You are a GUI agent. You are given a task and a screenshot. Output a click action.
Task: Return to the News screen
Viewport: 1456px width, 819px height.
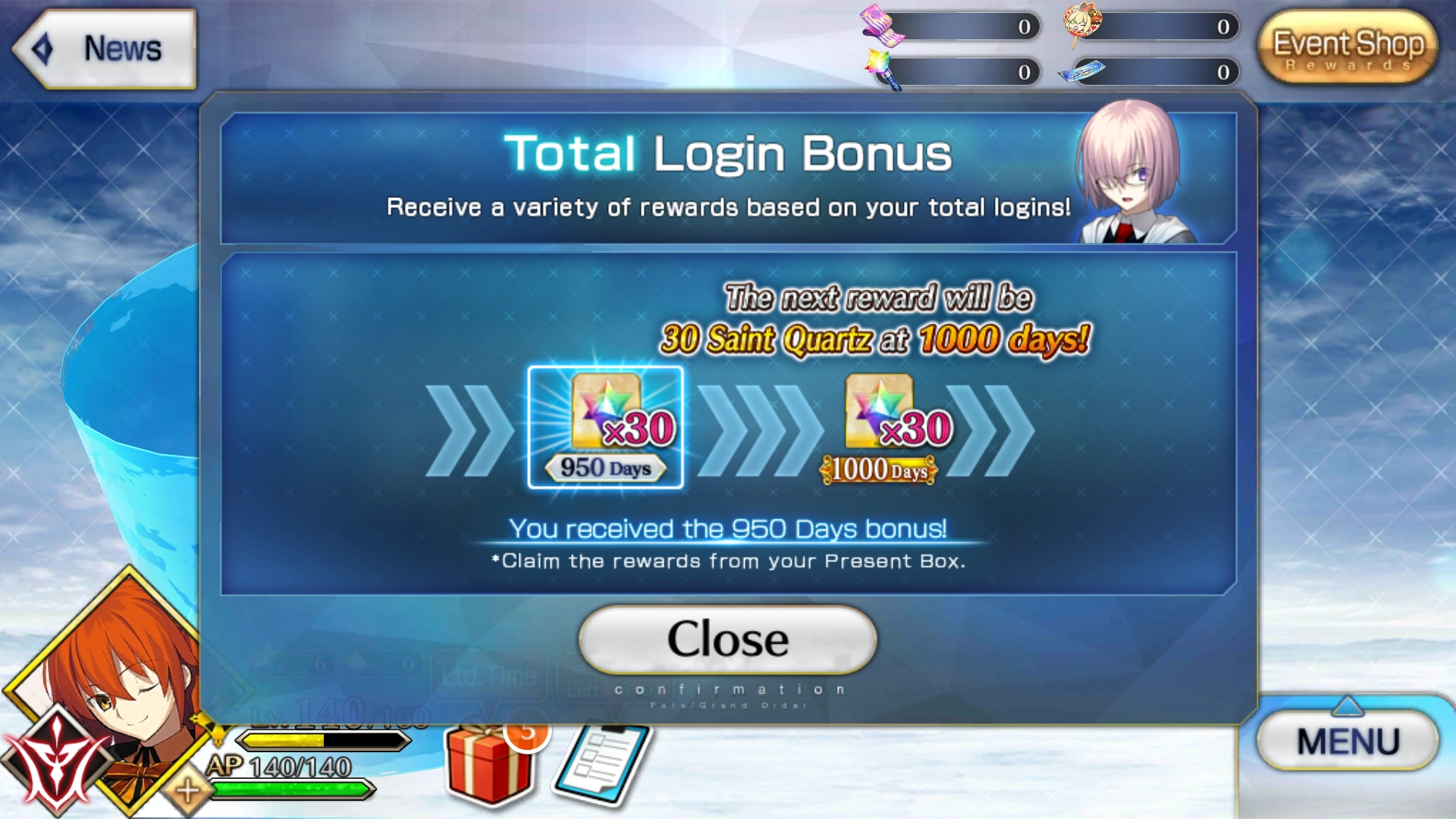[x=105, y=48]
